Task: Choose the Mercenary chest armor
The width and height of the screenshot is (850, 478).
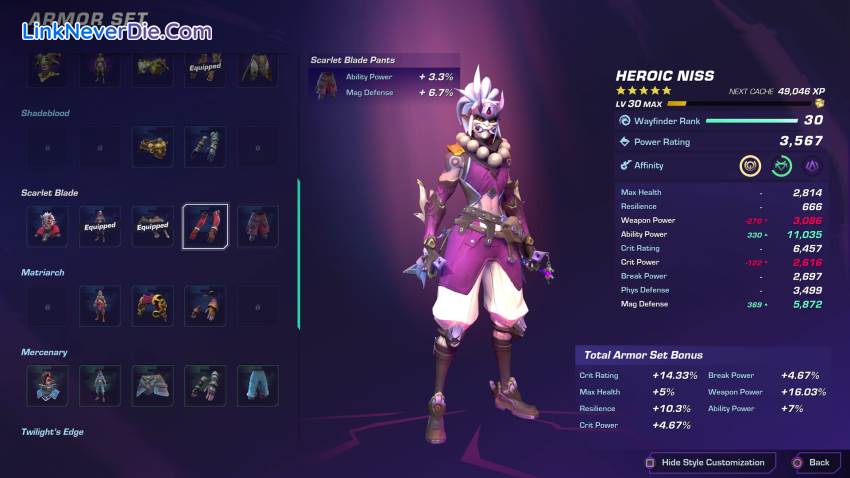Action: (100, 385)
